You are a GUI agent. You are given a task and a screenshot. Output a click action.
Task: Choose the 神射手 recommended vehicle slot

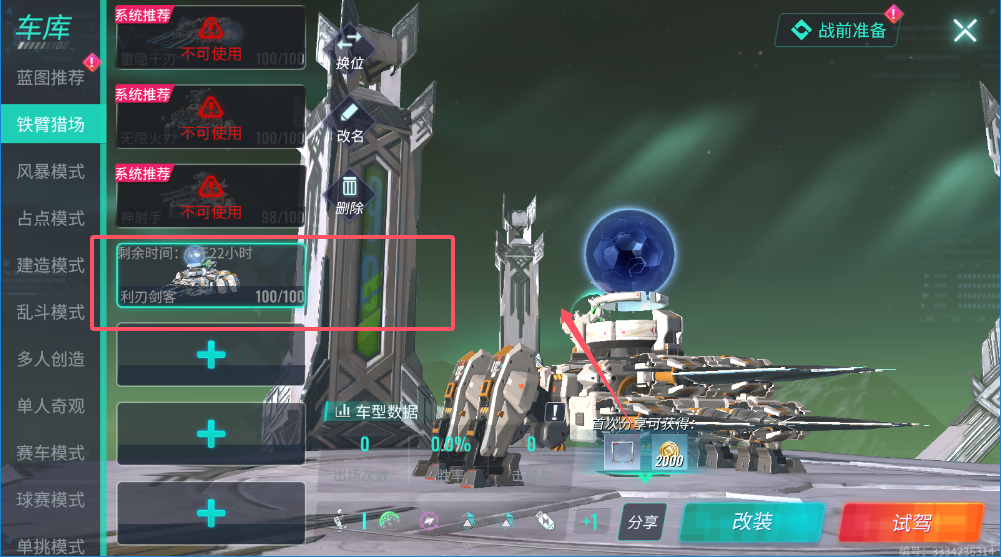210,195
